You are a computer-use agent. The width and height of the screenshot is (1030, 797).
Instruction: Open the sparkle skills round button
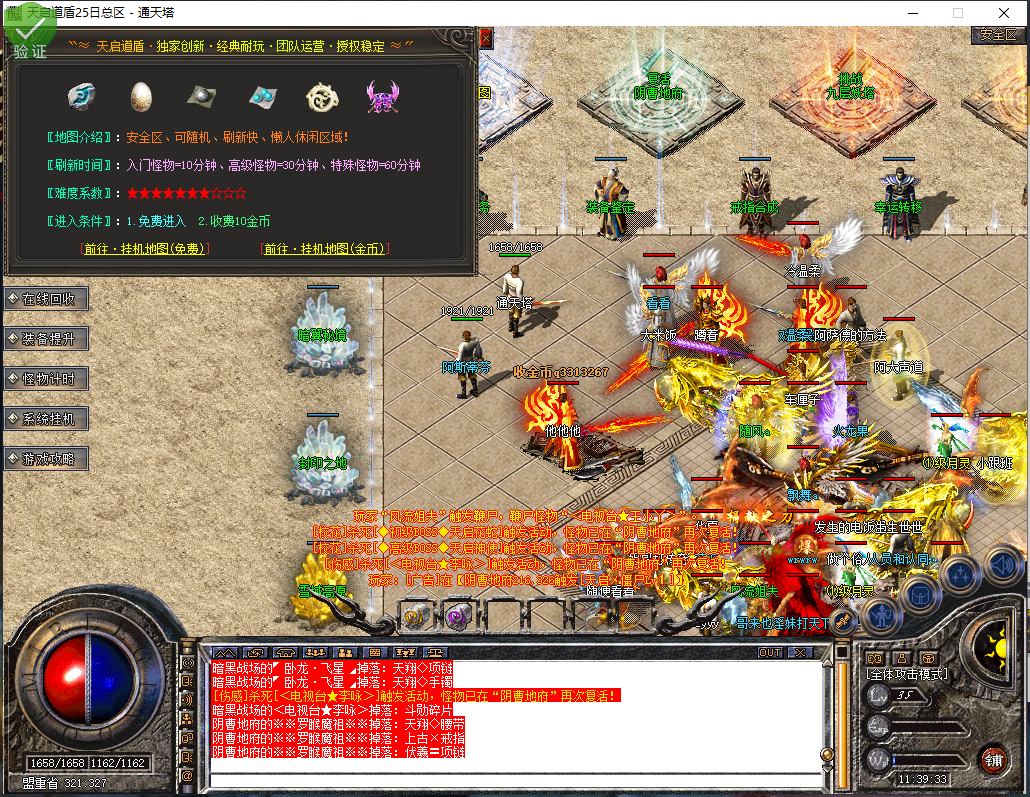pos(960,575)
